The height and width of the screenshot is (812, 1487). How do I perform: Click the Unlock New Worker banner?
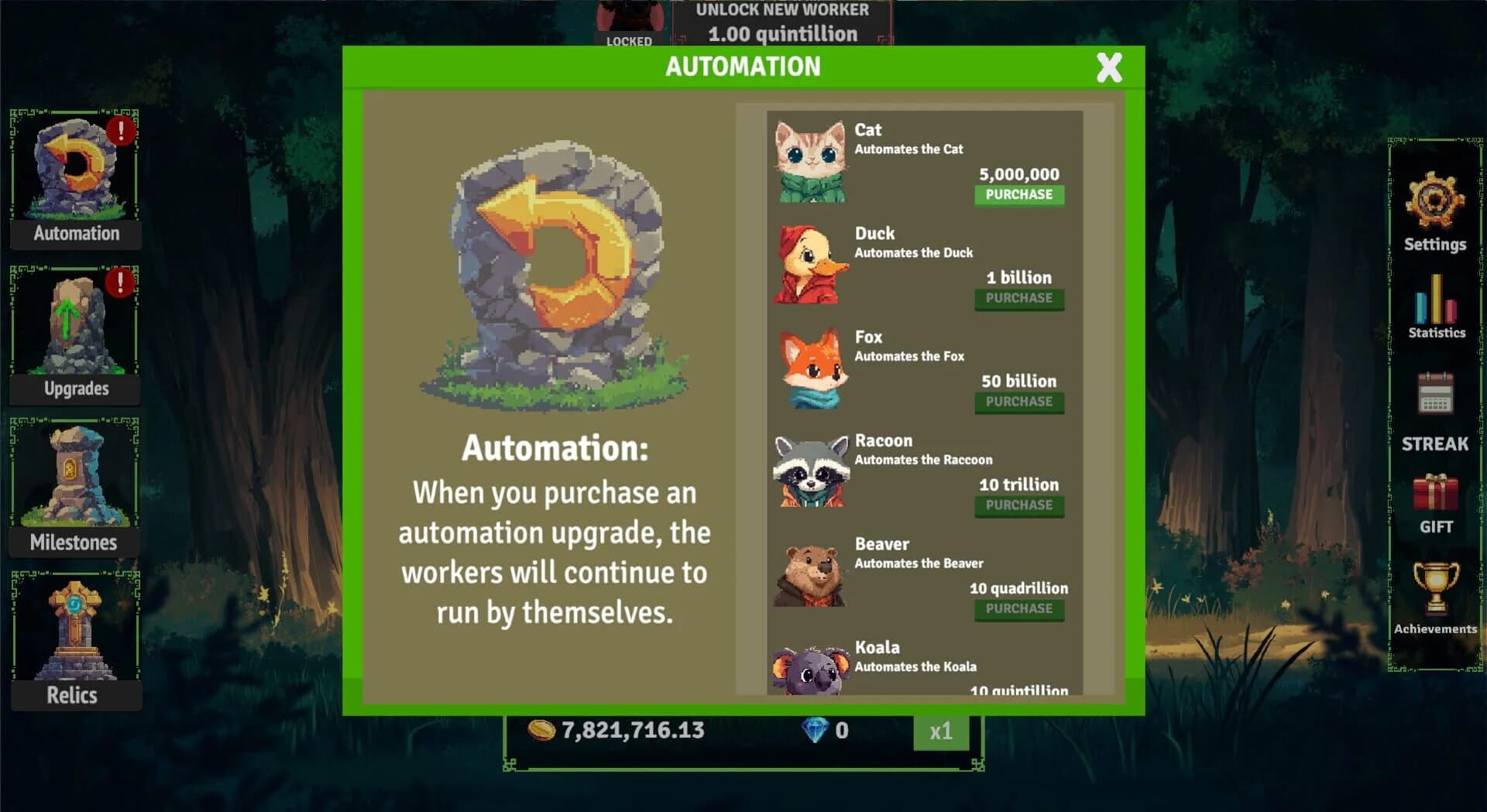coord(783,22)
